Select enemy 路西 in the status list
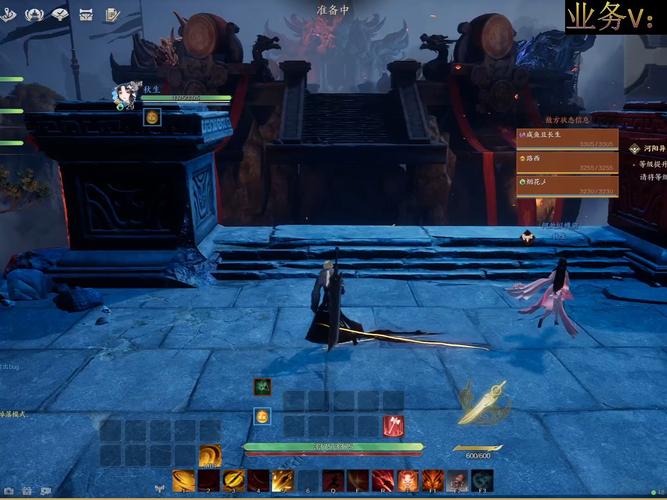This screenshot has height=500, width=667. pos(566,160)
